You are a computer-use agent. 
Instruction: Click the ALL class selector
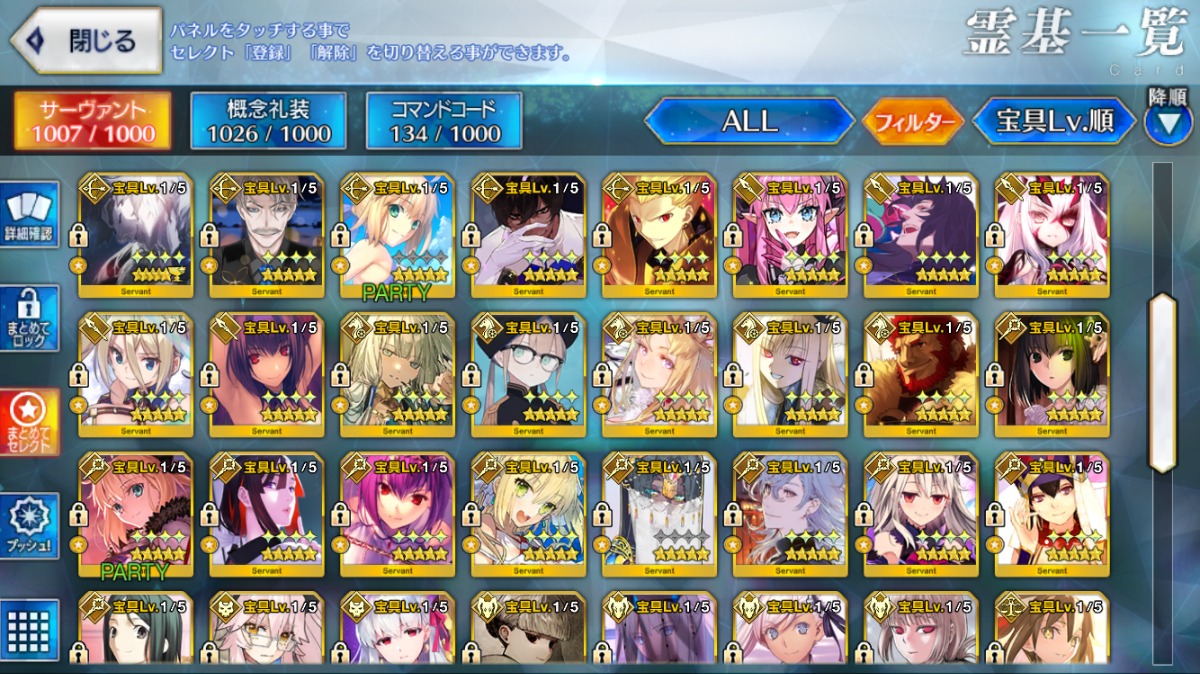749,122
